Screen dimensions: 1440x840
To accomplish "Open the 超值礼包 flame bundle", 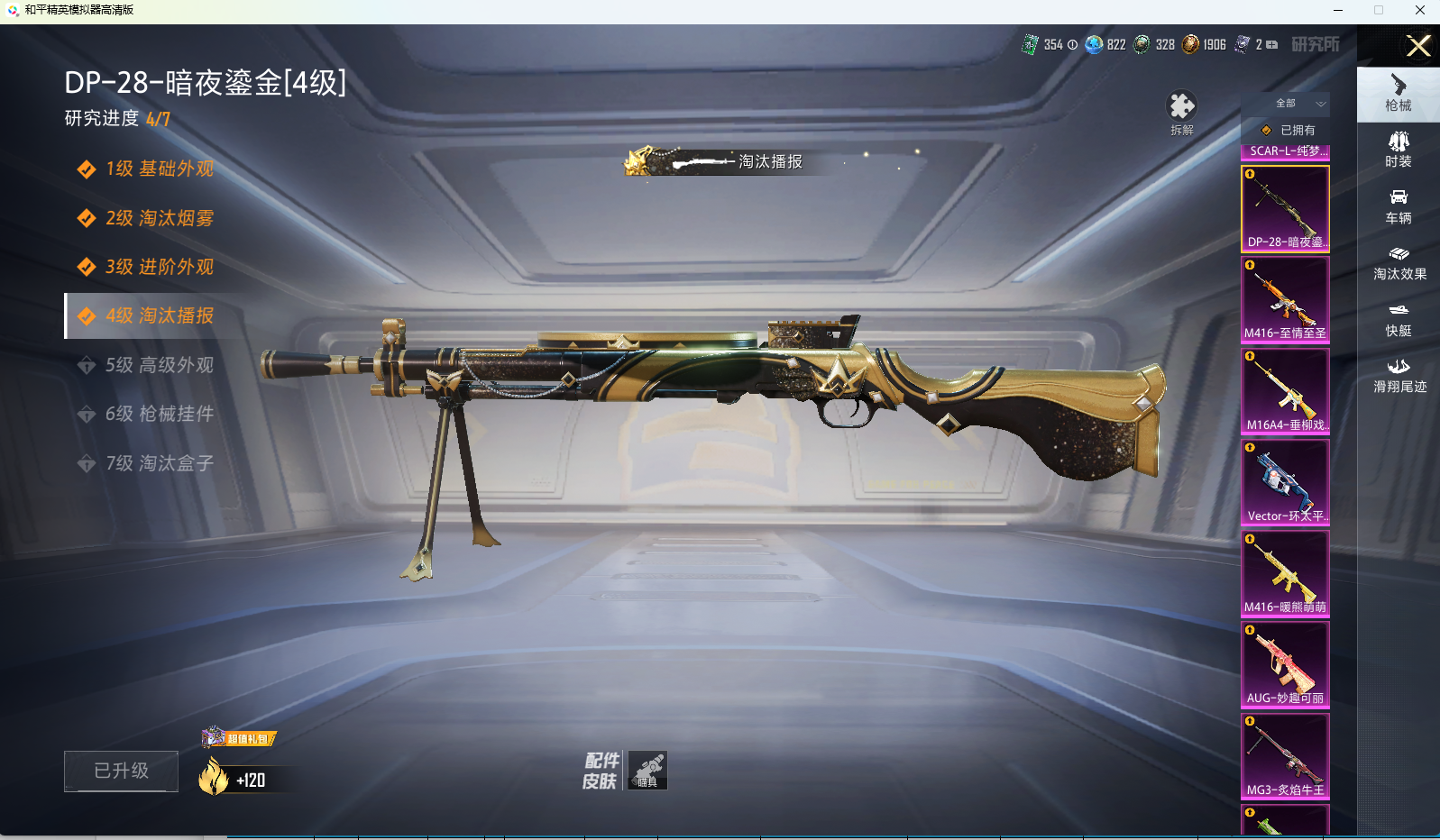I will coord(236,766).
